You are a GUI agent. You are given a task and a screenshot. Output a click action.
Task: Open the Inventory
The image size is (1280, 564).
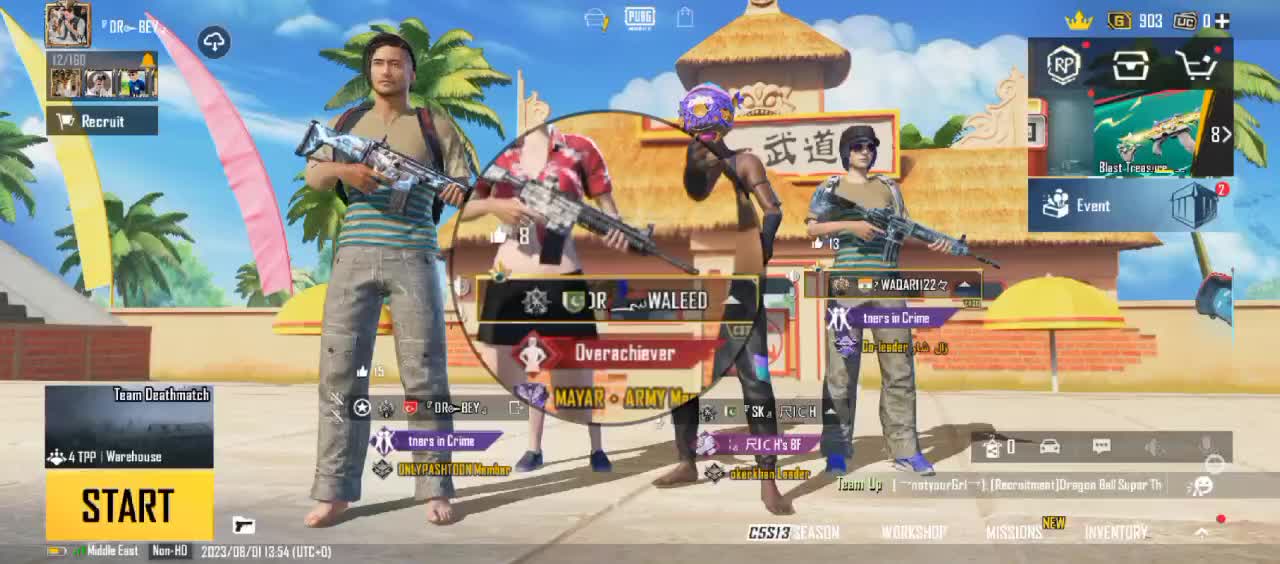point(1116,533)
